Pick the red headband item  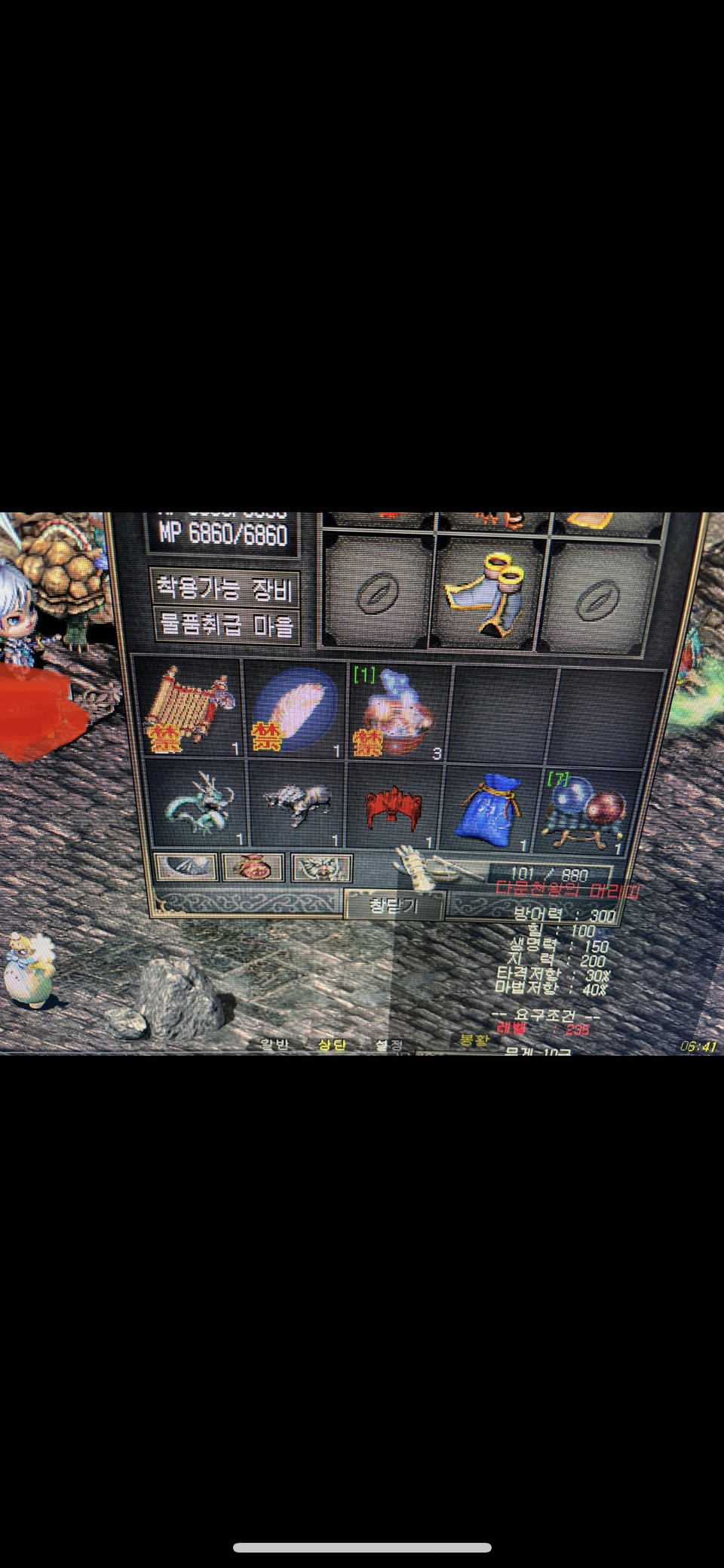[x=394, y=805]
